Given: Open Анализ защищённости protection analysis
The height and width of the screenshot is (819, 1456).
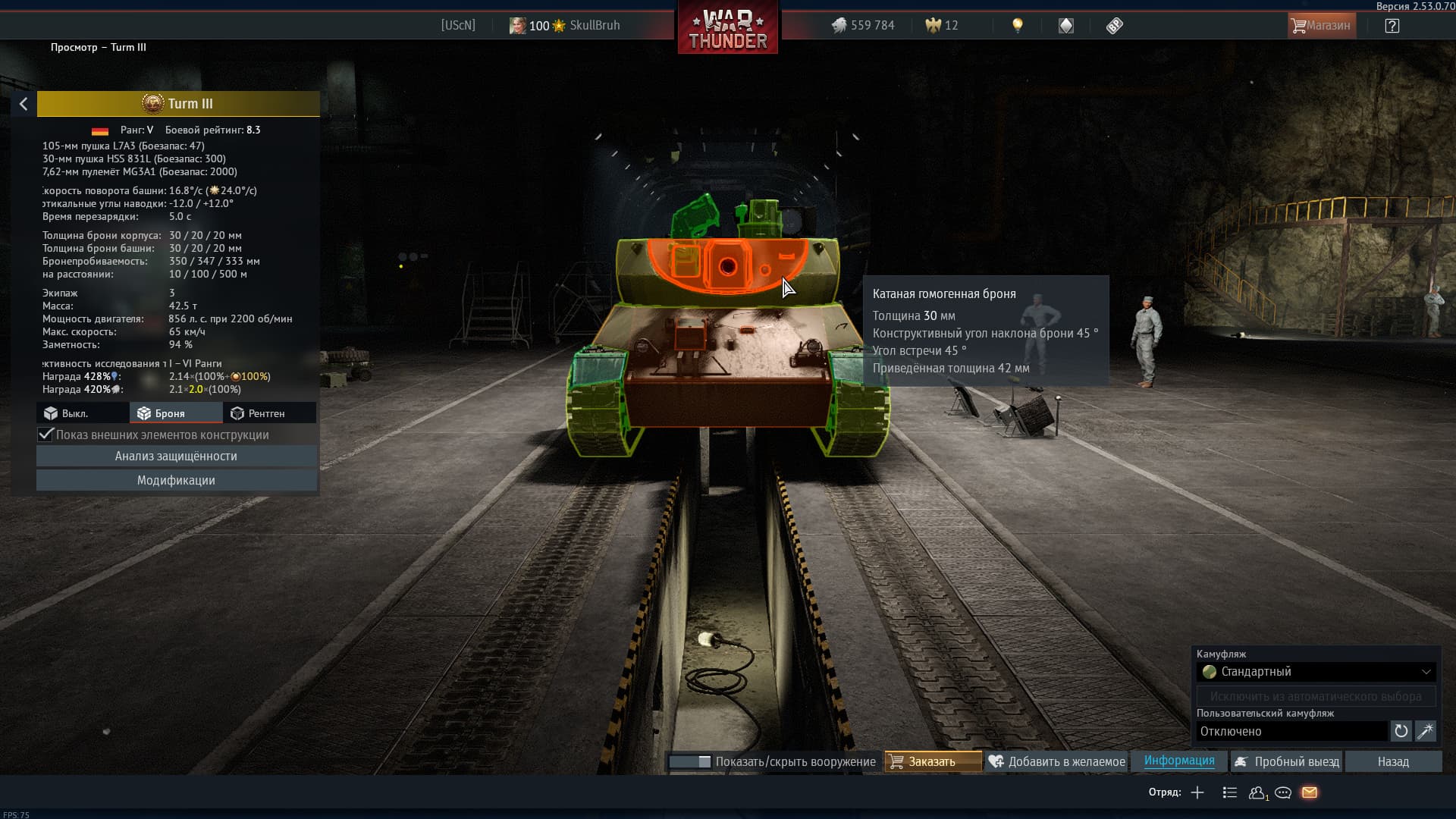Looking at the screenshot, I should pos(176,456).
